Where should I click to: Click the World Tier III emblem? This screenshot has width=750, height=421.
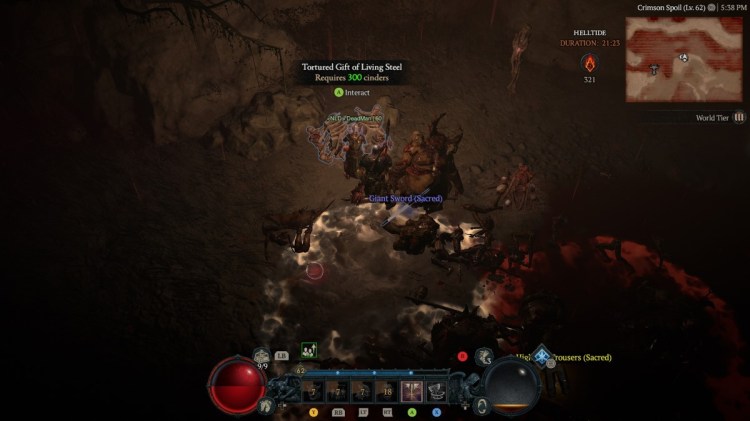click(x=737, y=117)
